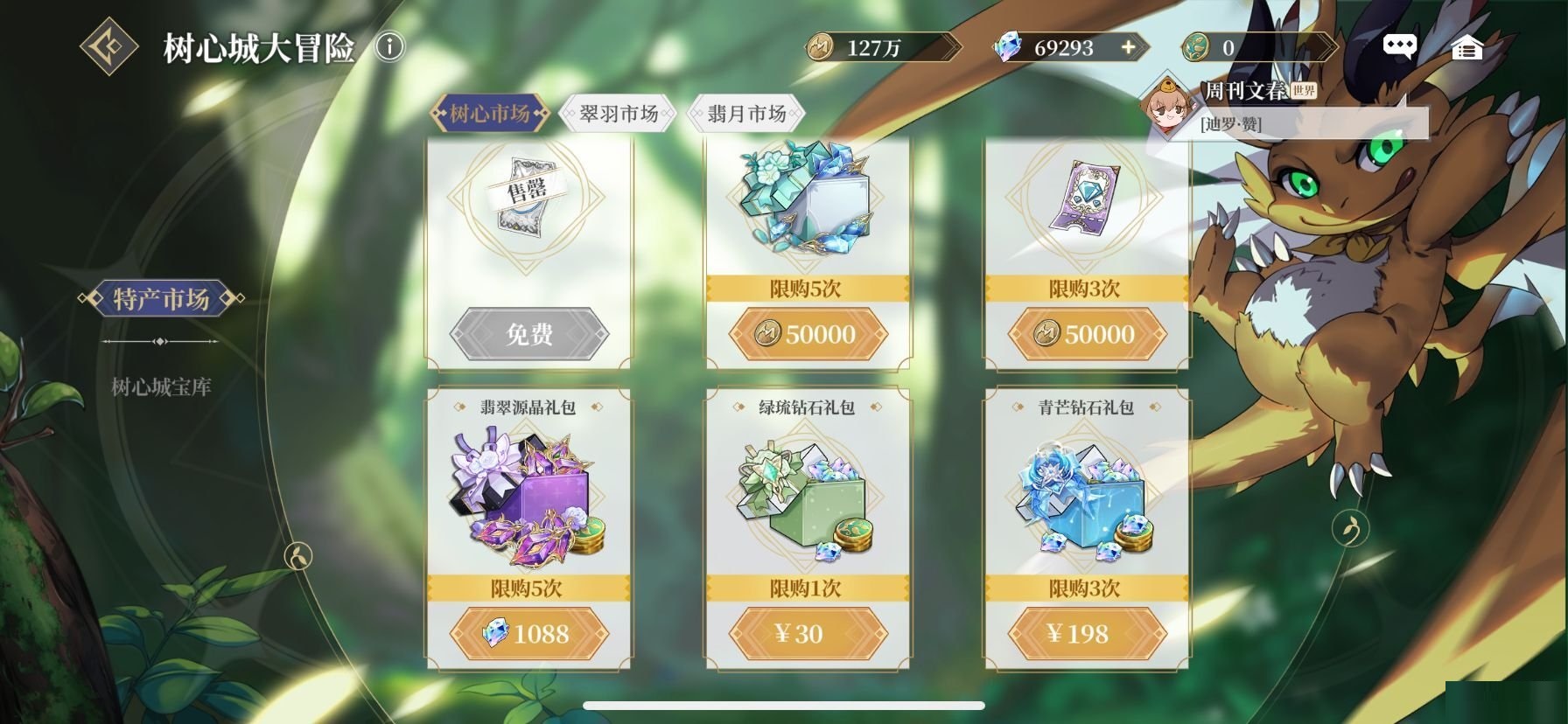Screen dimensions: 1568x724
Task: Buy 青芒钻石礼包 for ¥198
Action: [x=1087, y=633]
